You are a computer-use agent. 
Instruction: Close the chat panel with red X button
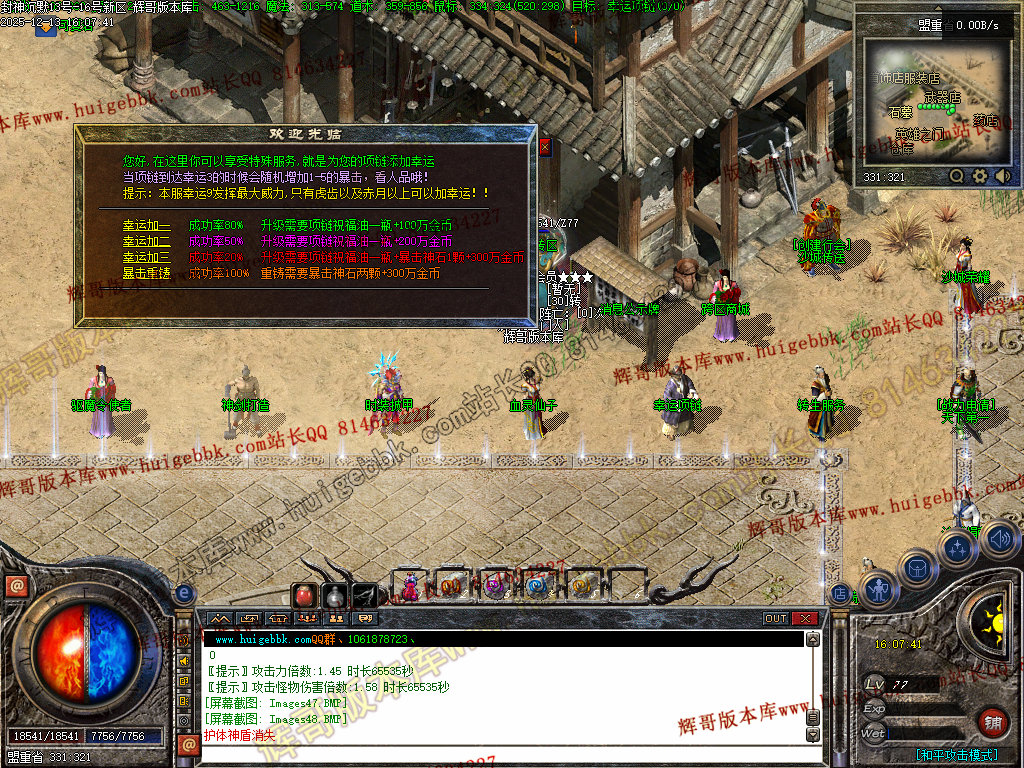806,619
